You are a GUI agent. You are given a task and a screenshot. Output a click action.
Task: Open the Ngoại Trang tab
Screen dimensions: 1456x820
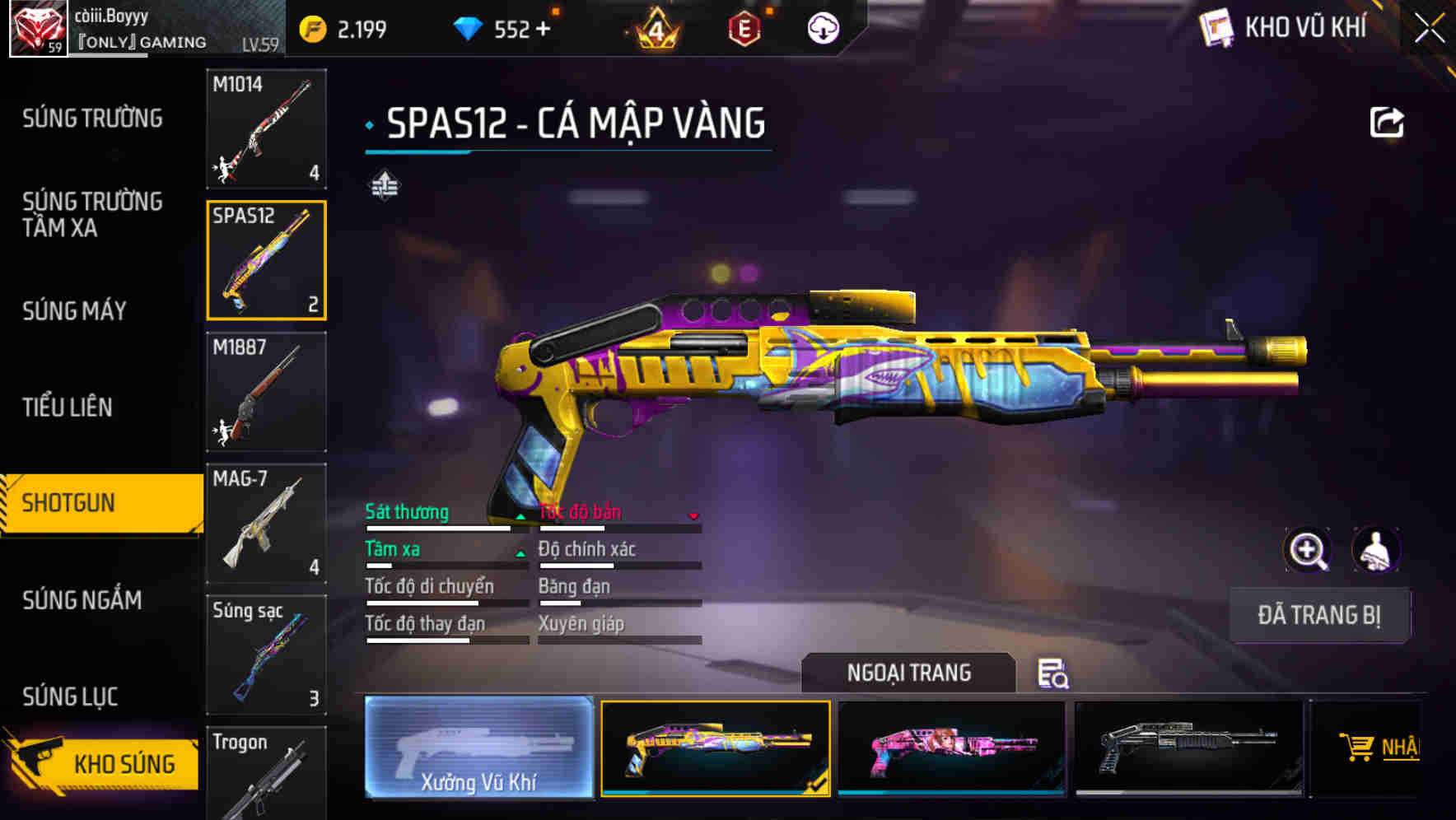pyautogui.click(x=908, y=673)
